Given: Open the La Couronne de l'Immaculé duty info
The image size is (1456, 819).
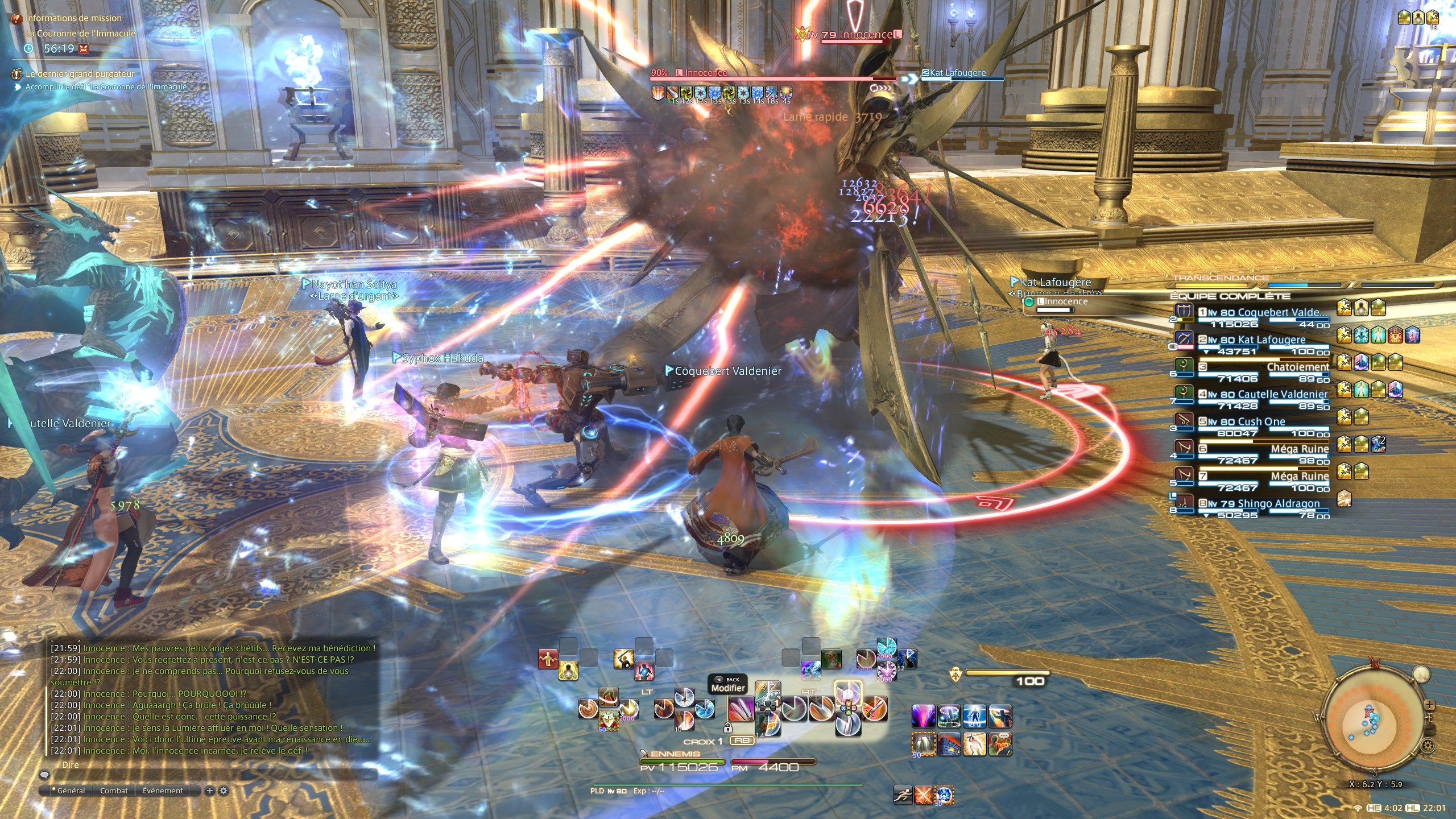Looking at the screenshot, I should point(81,34).
